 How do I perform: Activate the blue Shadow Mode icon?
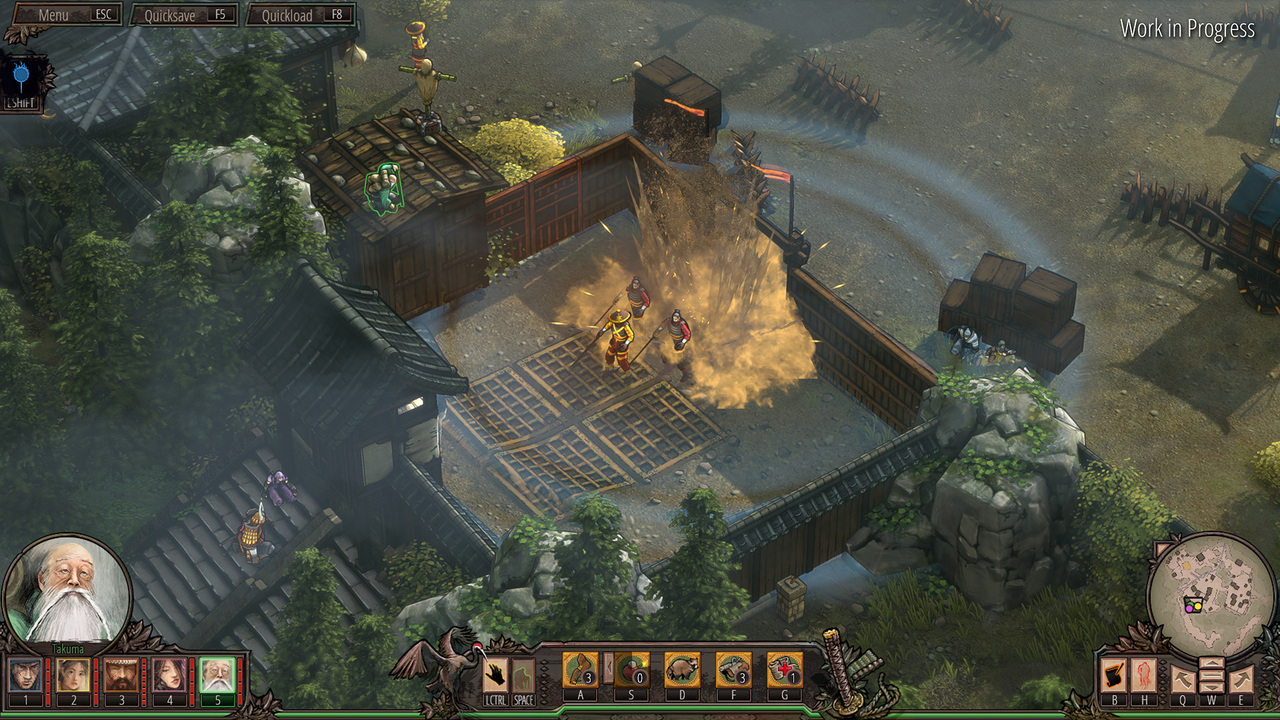point(18,76)
